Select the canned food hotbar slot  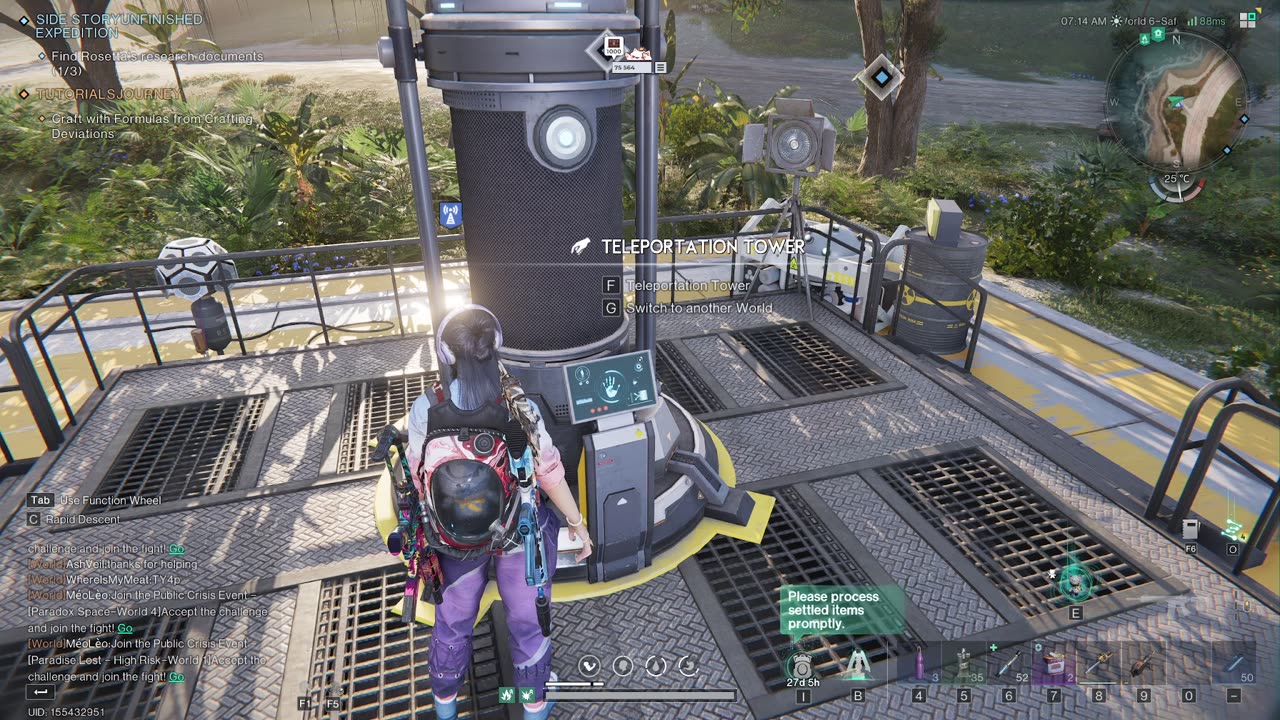click(1052, 663)
